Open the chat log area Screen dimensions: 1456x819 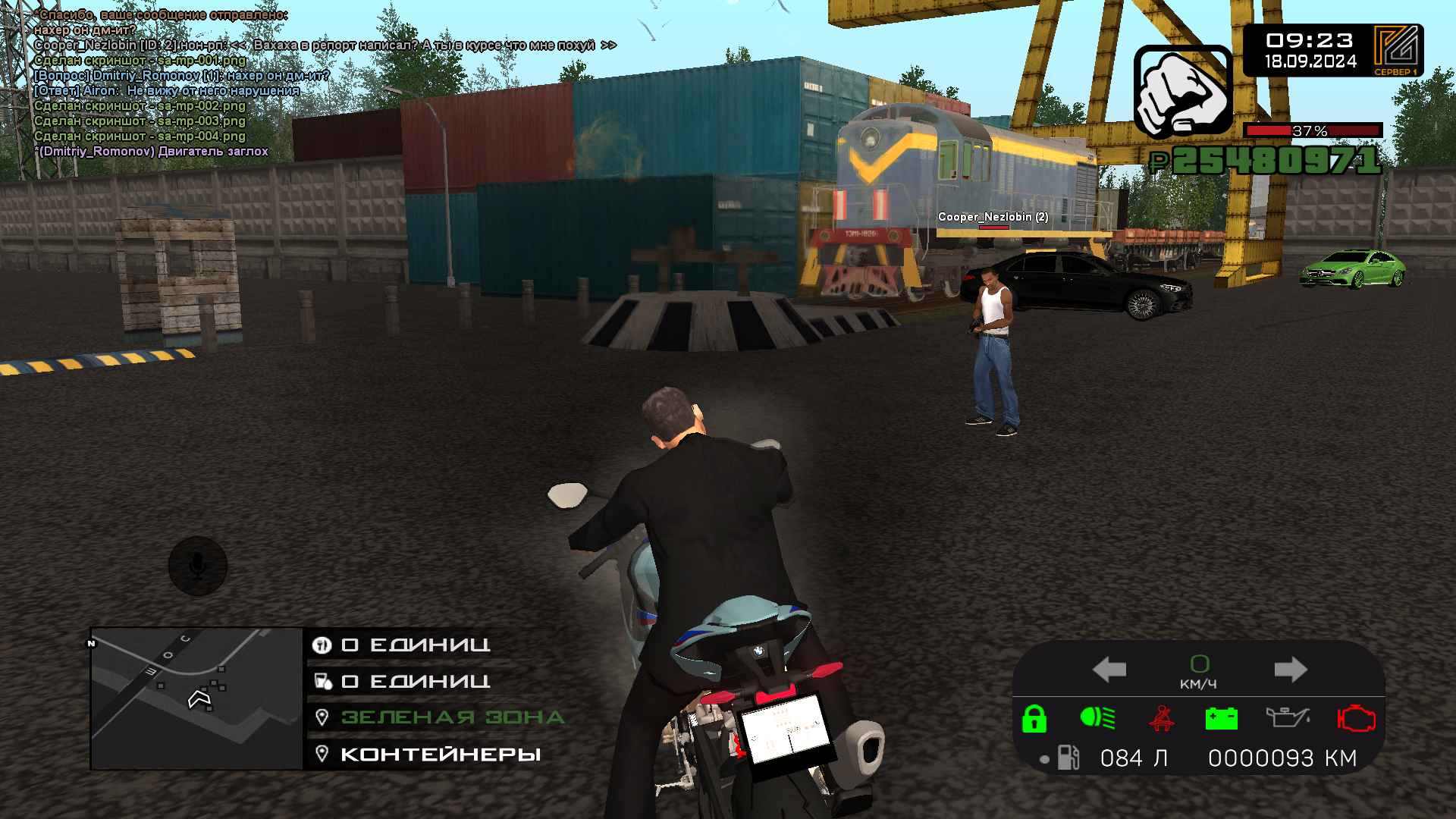pyautogui.click(x=227, y=83)
